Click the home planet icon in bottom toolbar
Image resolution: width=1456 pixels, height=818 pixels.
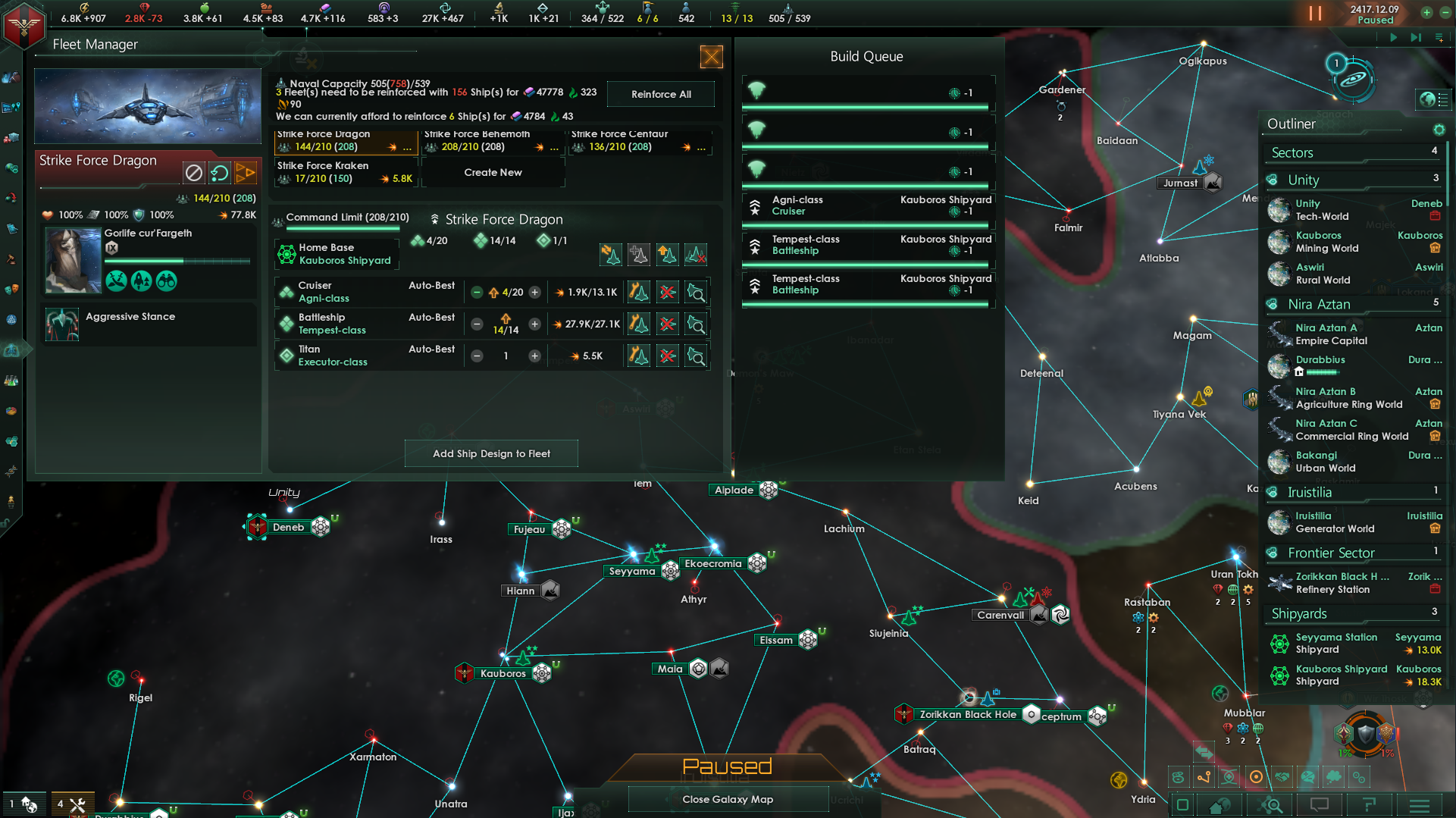coord(1220,805)
